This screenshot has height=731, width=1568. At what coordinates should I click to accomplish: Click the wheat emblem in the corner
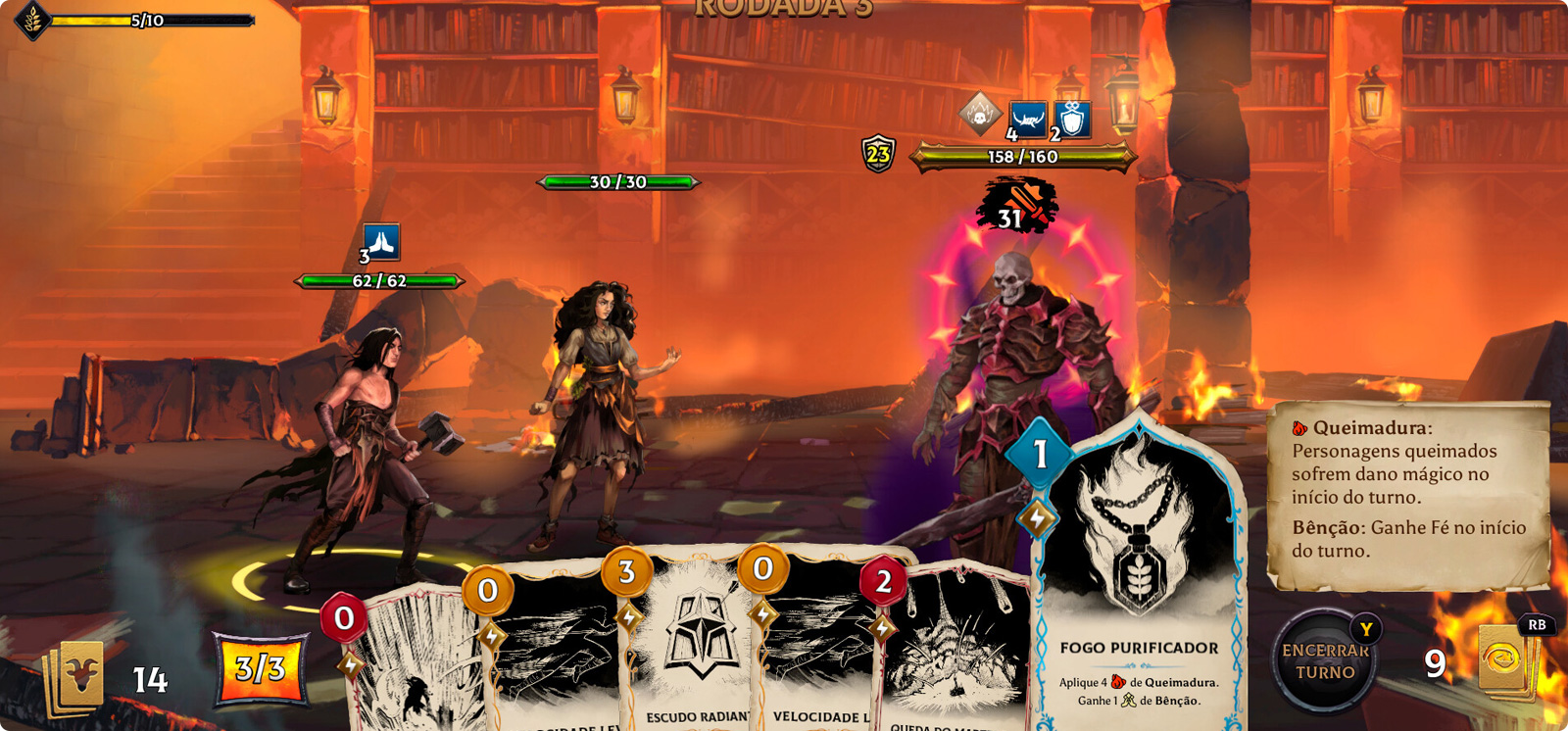pyautogui.click(x=33, y=20)
